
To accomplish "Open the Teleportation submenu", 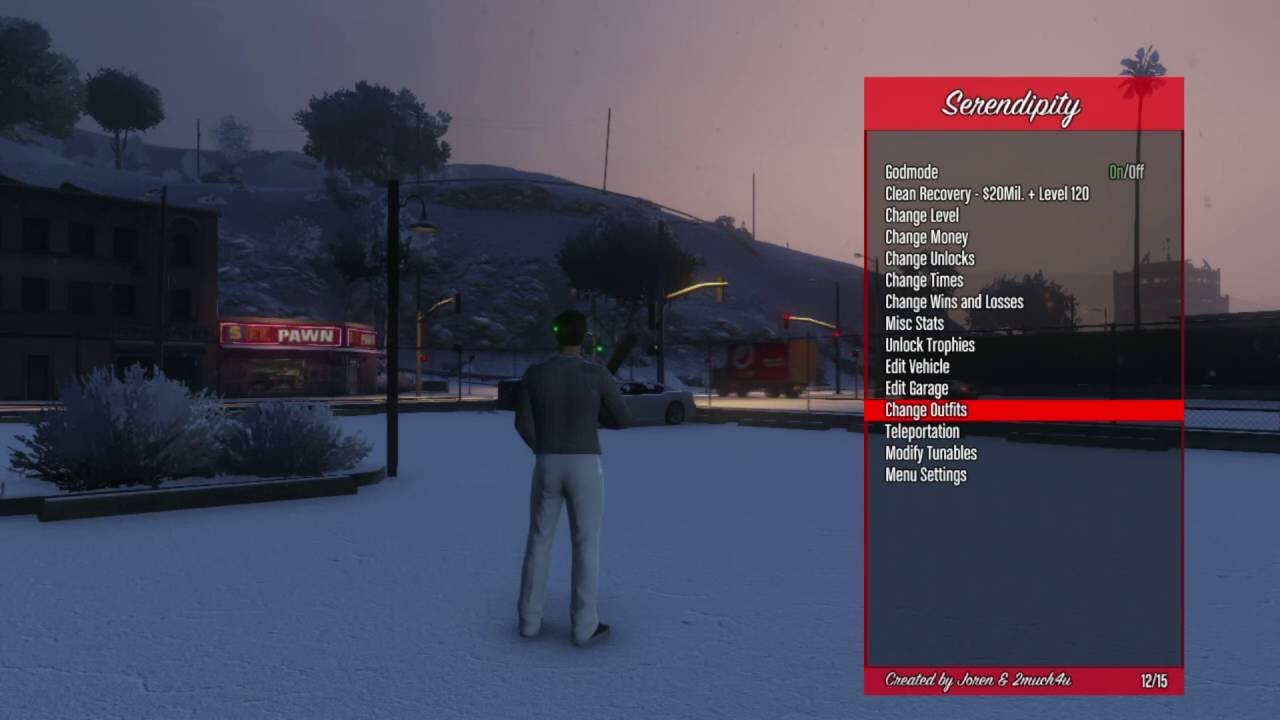I will pyautogui.click(x=922, y=432).
